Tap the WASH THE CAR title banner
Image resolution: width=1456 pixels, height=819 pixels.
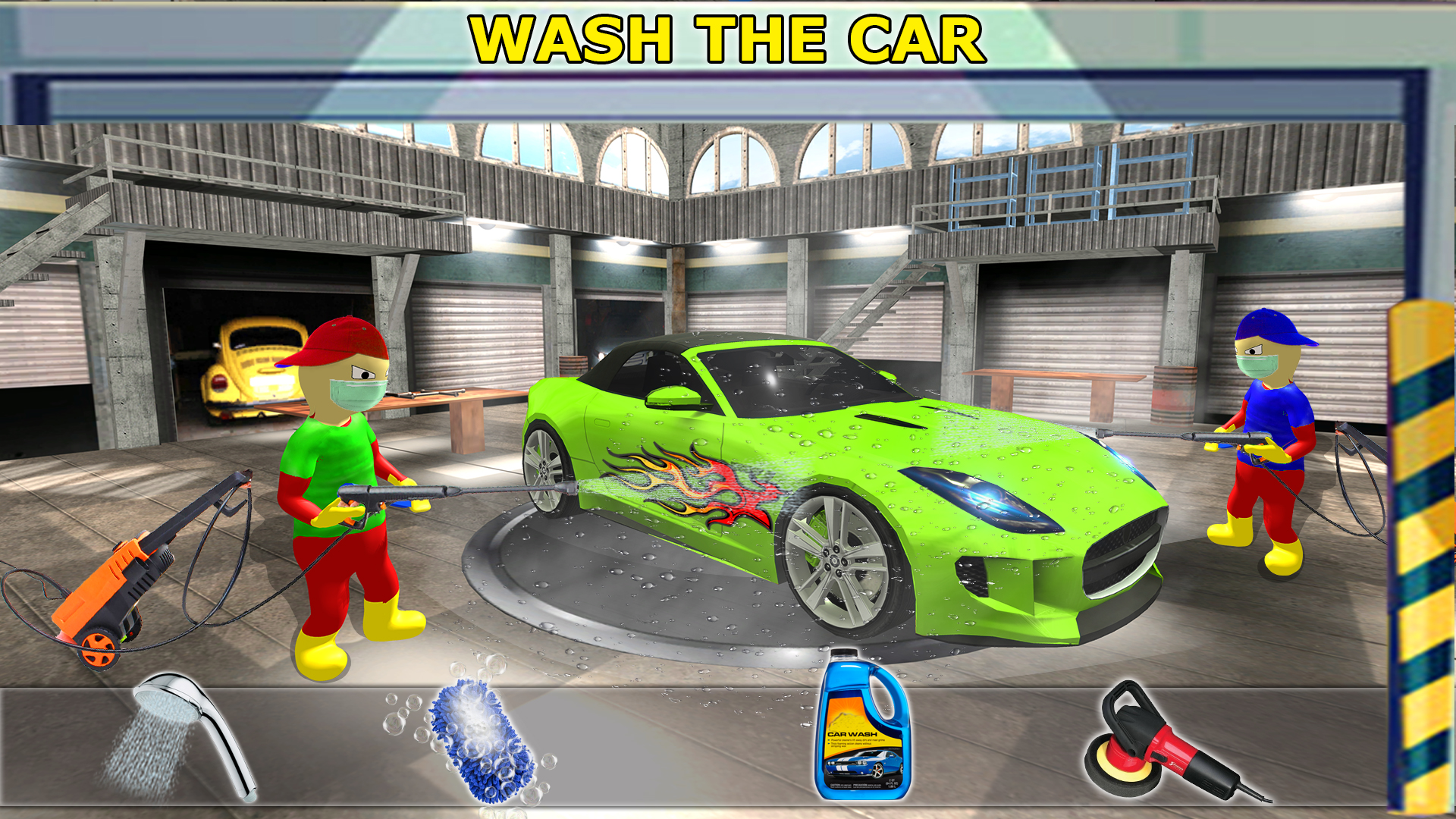point(728,36)
